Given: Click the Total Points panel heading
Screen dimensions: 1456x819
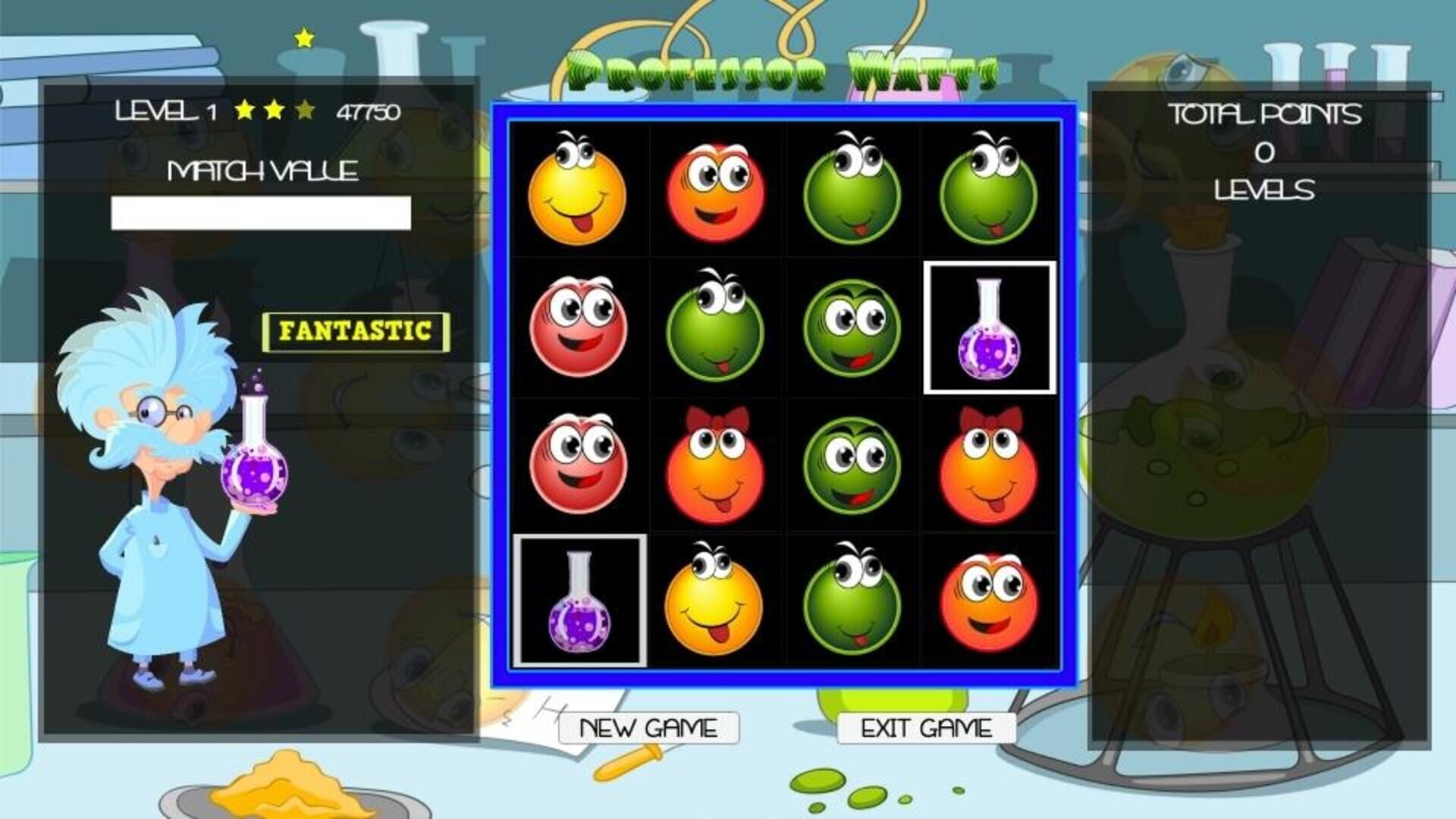Looking at the screenshot, I should click(1263, 115).
